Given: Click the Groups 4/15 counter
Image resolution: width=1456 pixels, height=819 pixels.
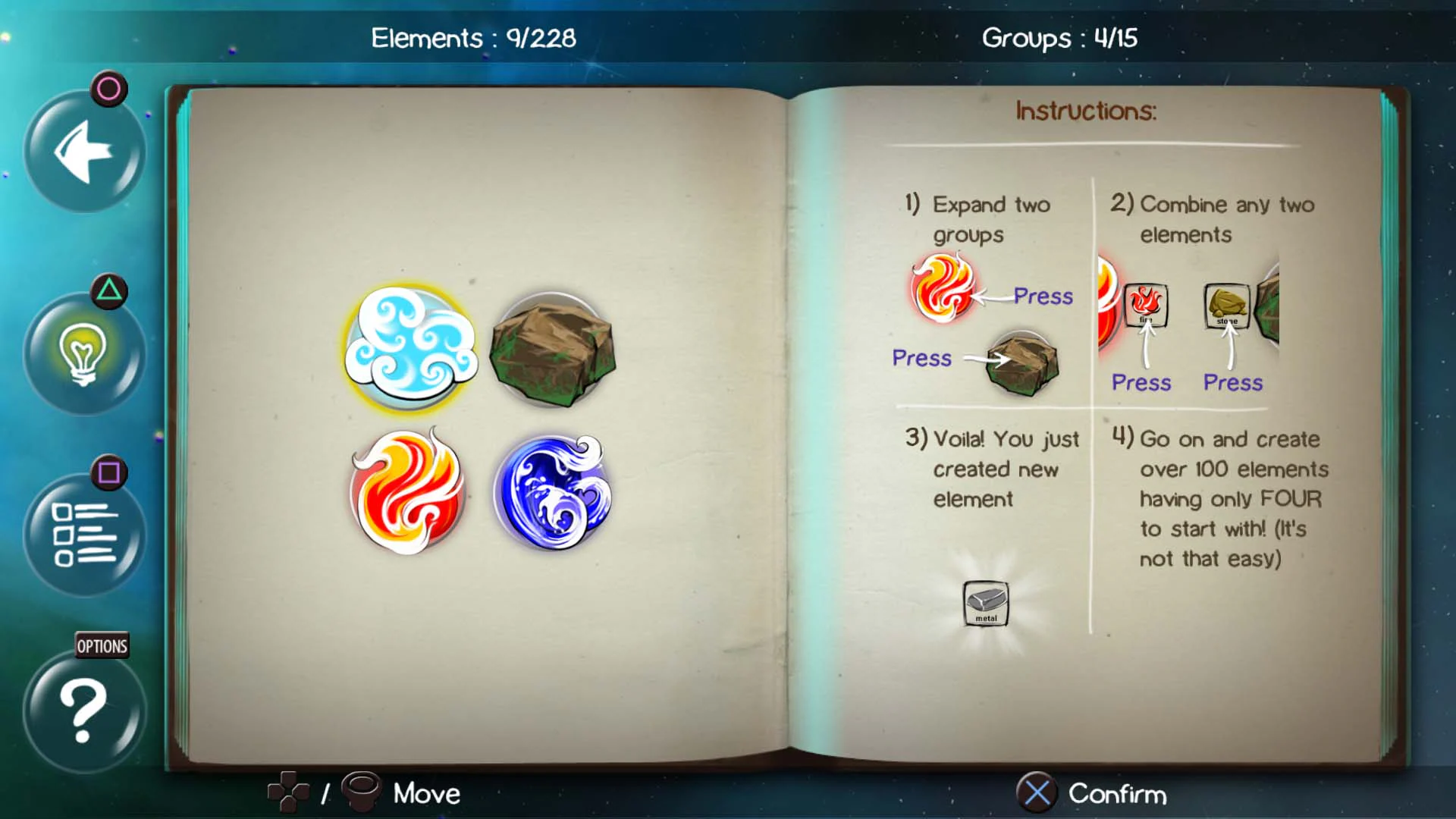Looking at the screenshot, I should click(x=1057, y=38).
